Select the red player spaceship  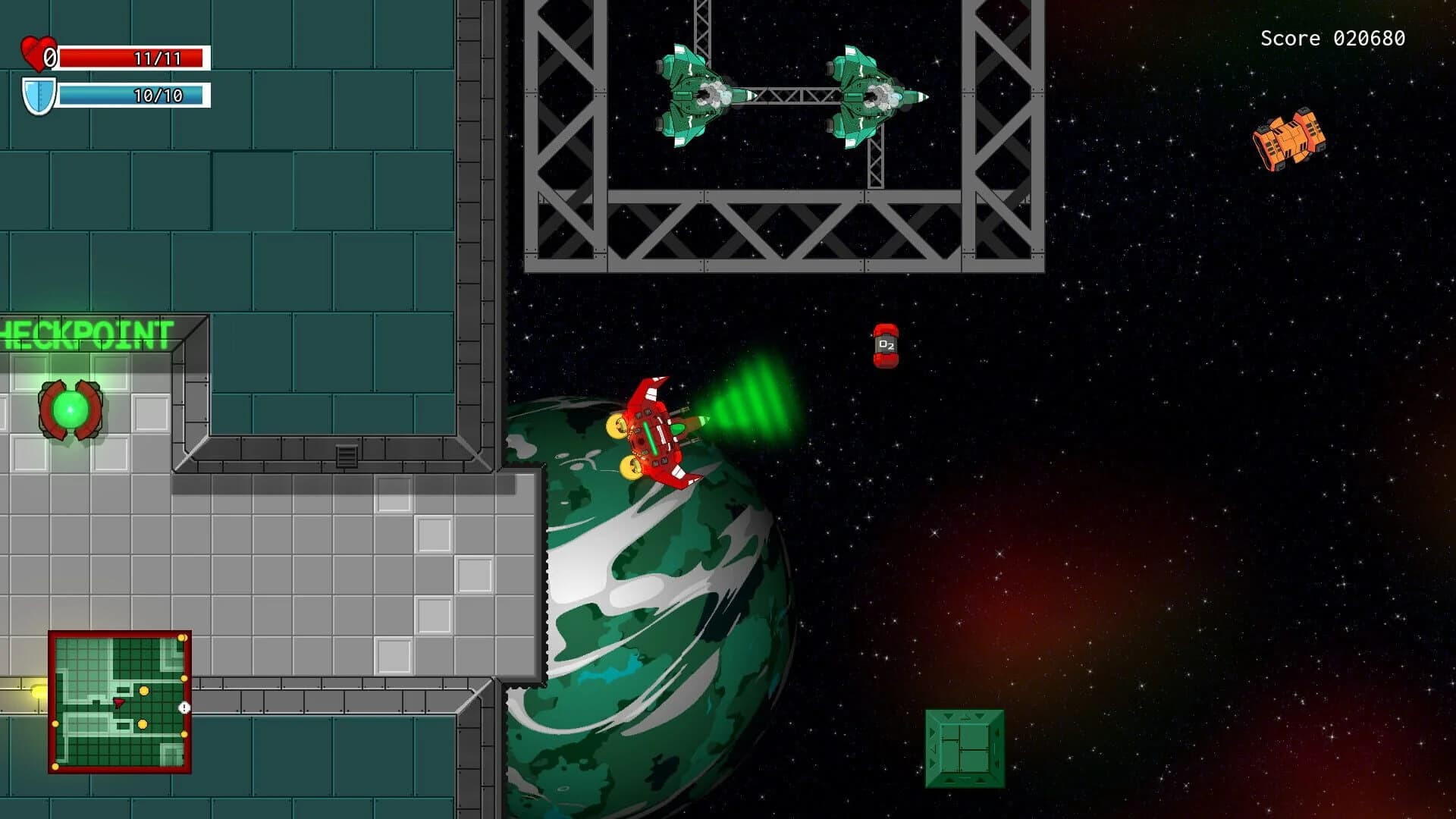pos(656,432)
